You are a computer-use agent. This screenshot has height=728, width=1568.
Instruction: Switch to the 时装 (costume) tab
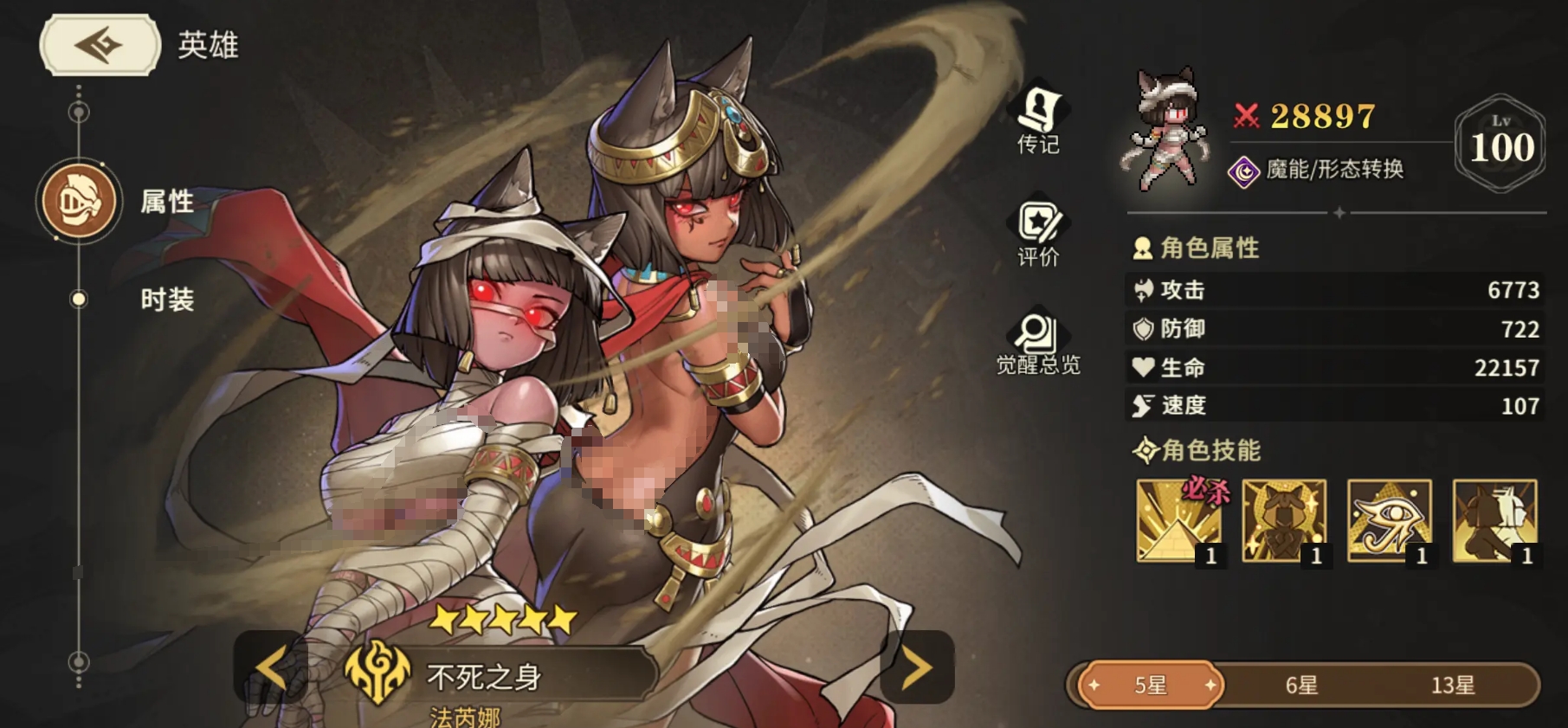point(167,300)
